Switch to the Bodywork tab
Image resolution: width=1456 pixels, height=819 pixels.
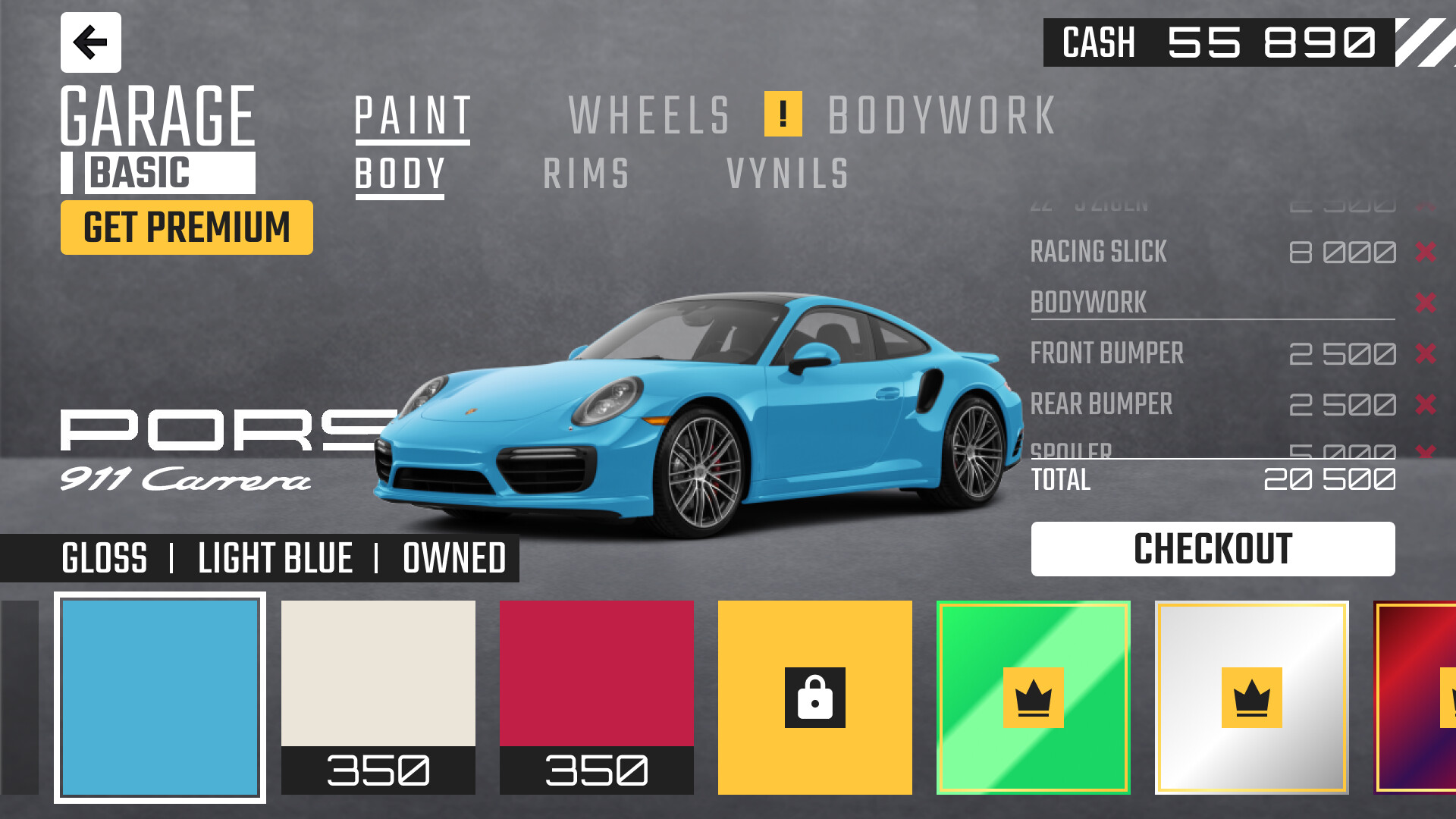942,116
